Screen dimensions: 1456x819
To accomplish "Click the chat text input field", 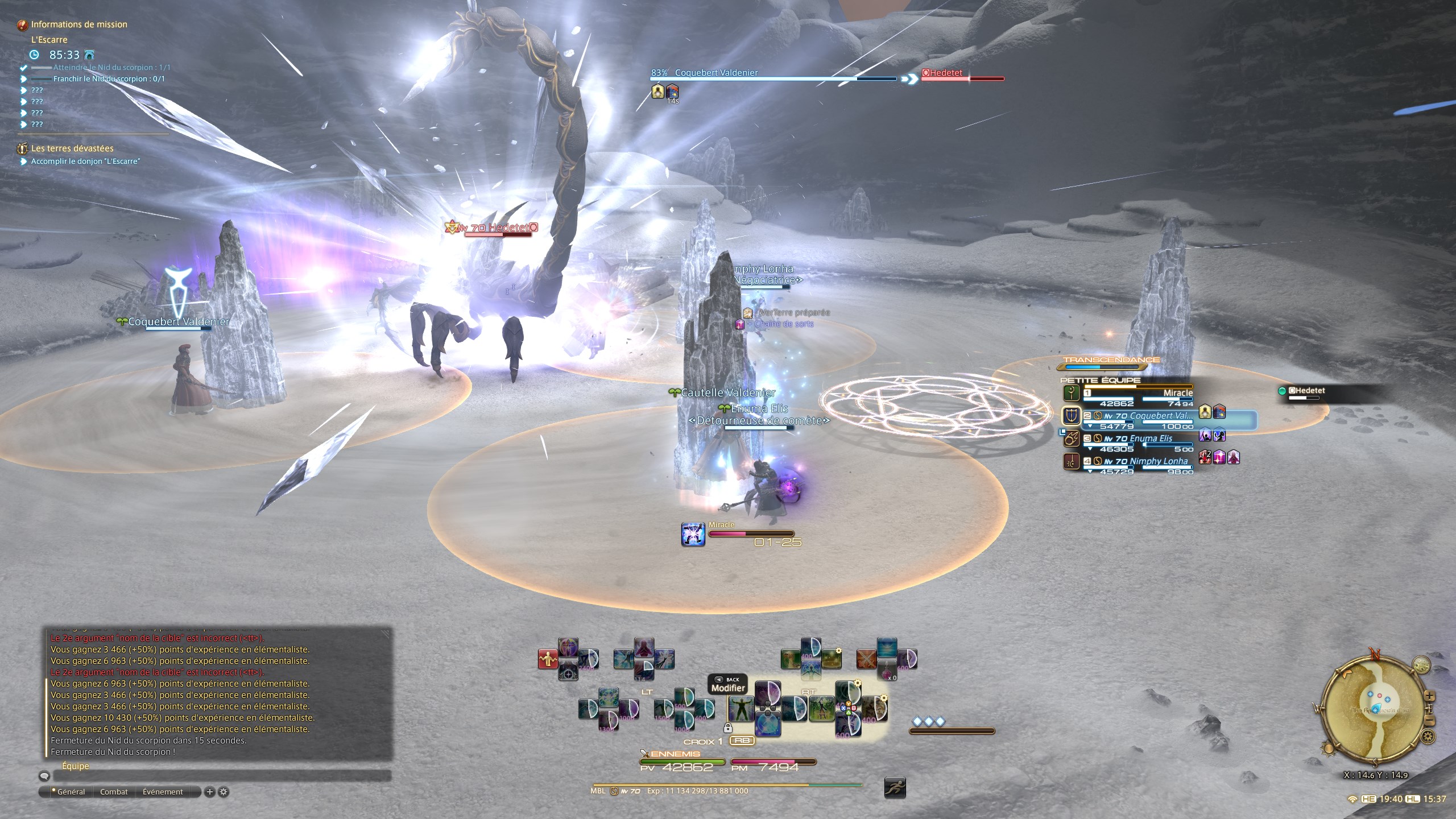I will pyautogui.click(x=222, y=776).
